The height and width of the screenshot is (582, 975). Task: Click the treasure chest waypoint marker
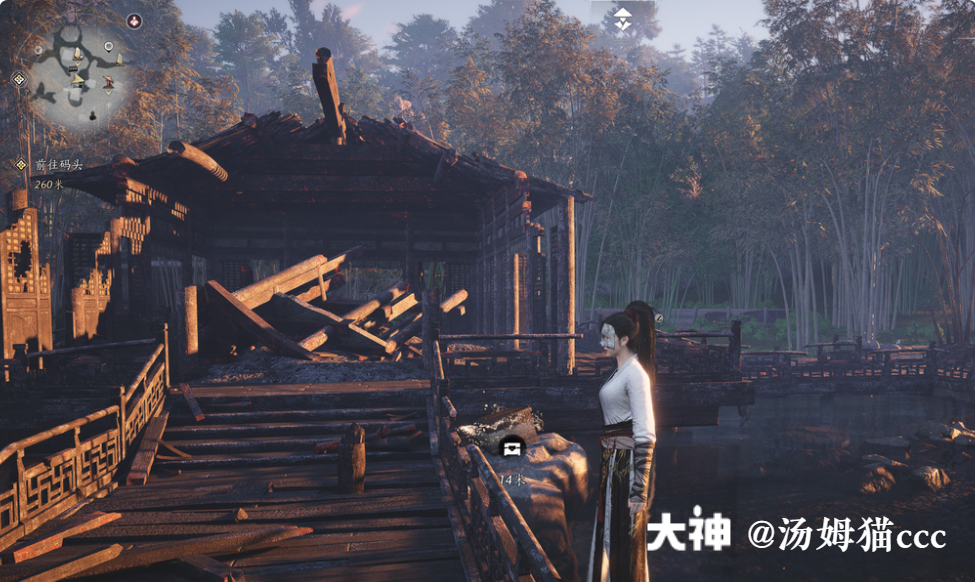pos(513,446)
